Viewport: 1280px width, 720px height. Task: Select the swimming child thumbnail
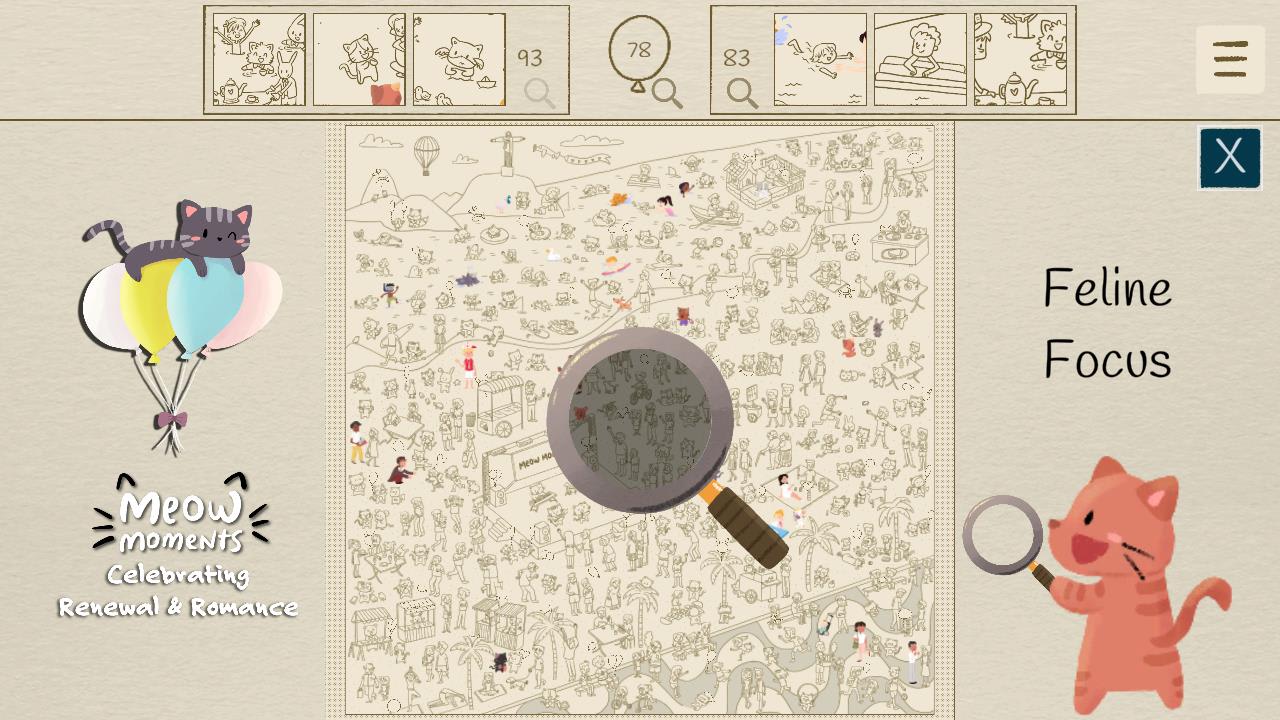point(818,60)
